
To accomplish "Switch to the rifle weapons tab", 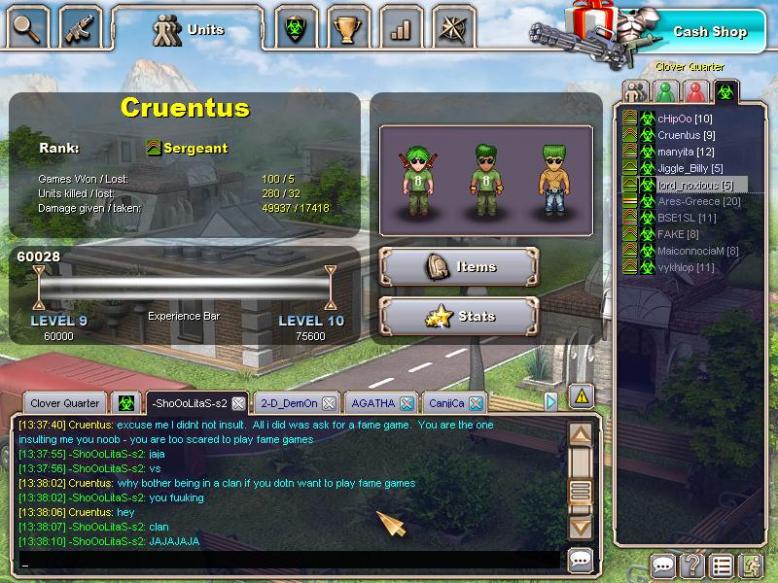I will point(80,28).
